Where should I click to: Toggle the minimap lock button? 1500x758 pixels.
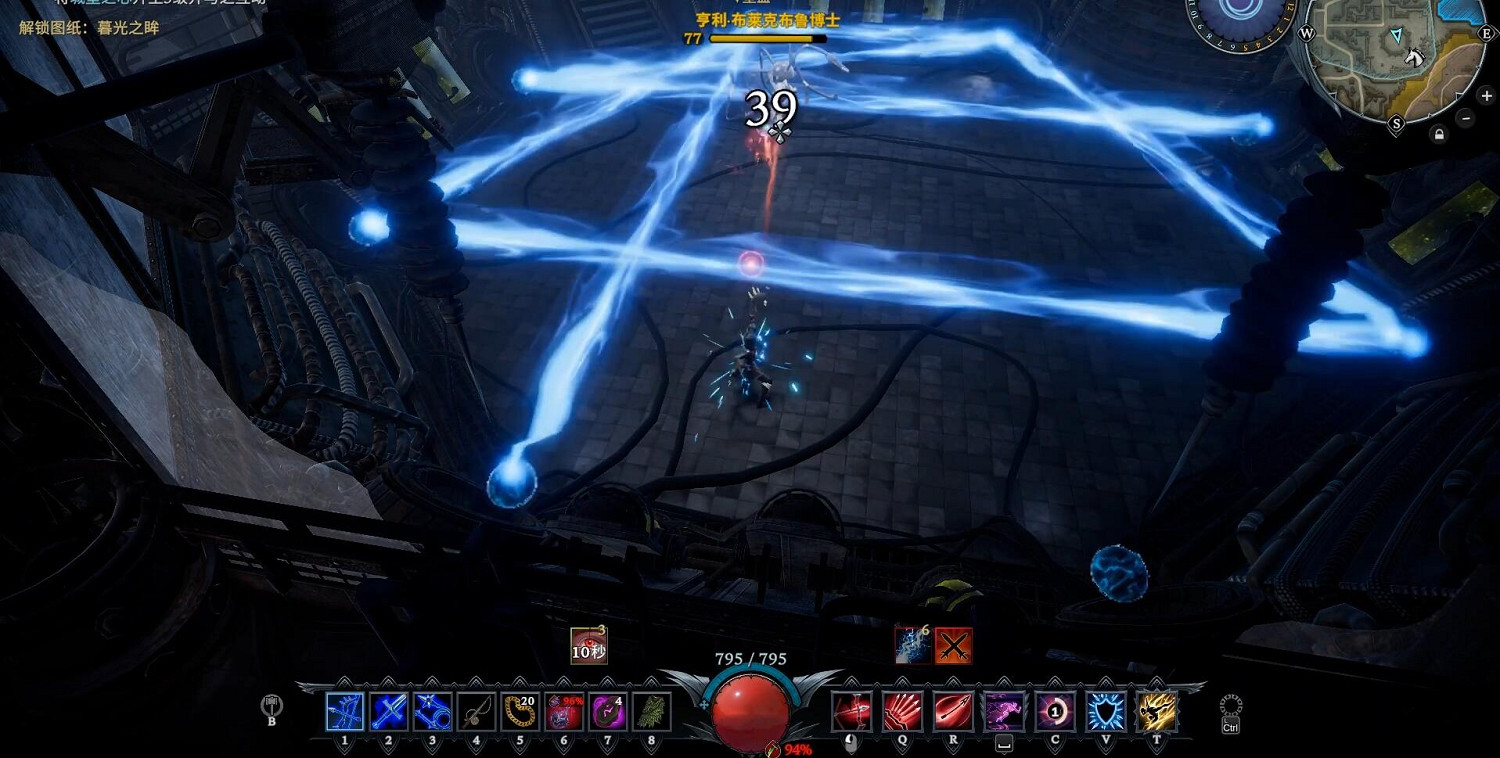[1439, 134]
